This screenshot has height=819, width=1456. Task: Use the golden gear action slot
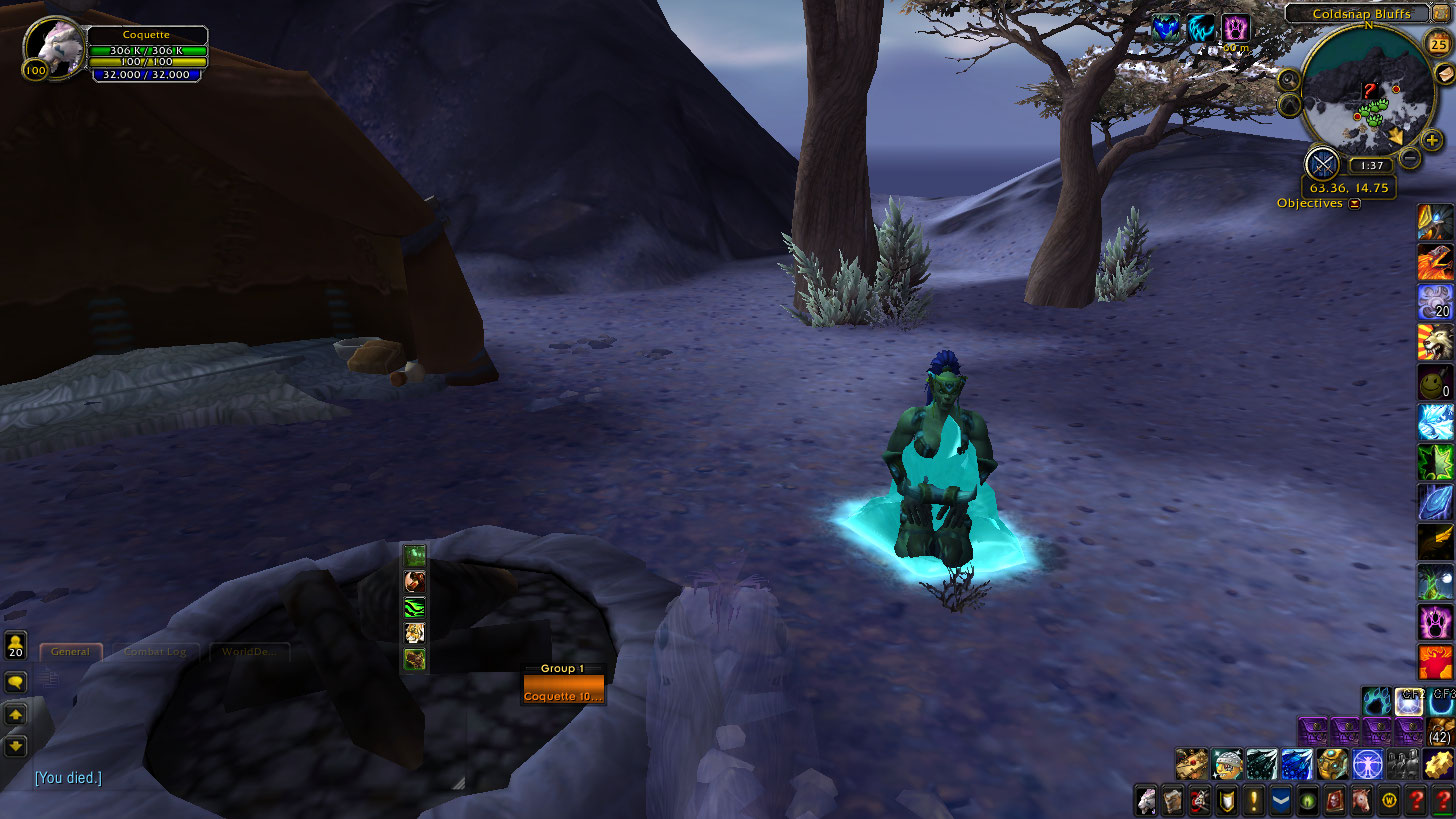coord(1437,765)
